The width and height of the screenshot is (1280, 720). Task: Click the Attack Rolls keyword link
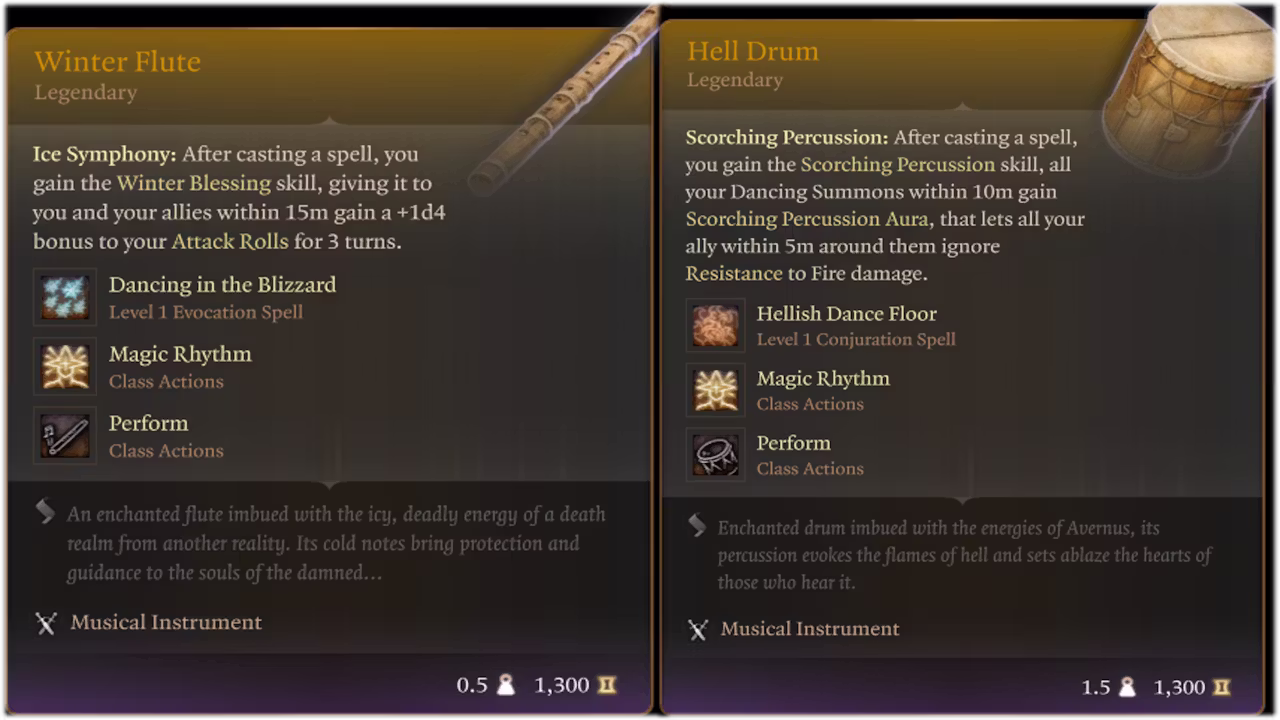tap(230, 241)
